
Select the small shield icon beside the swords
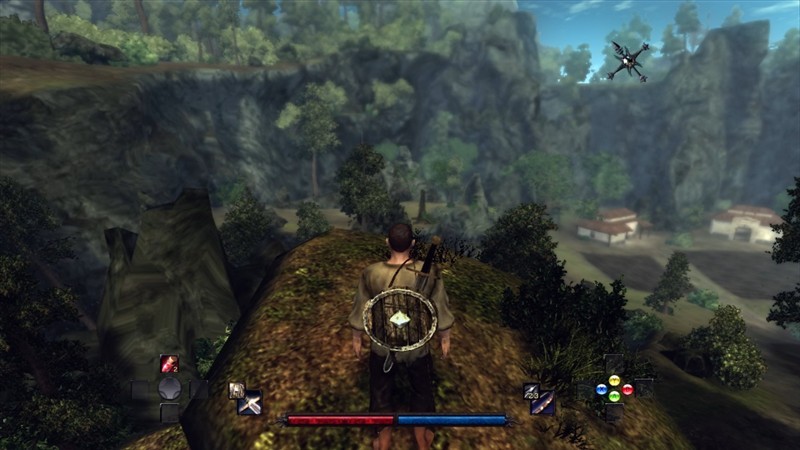tap(236, 390)
